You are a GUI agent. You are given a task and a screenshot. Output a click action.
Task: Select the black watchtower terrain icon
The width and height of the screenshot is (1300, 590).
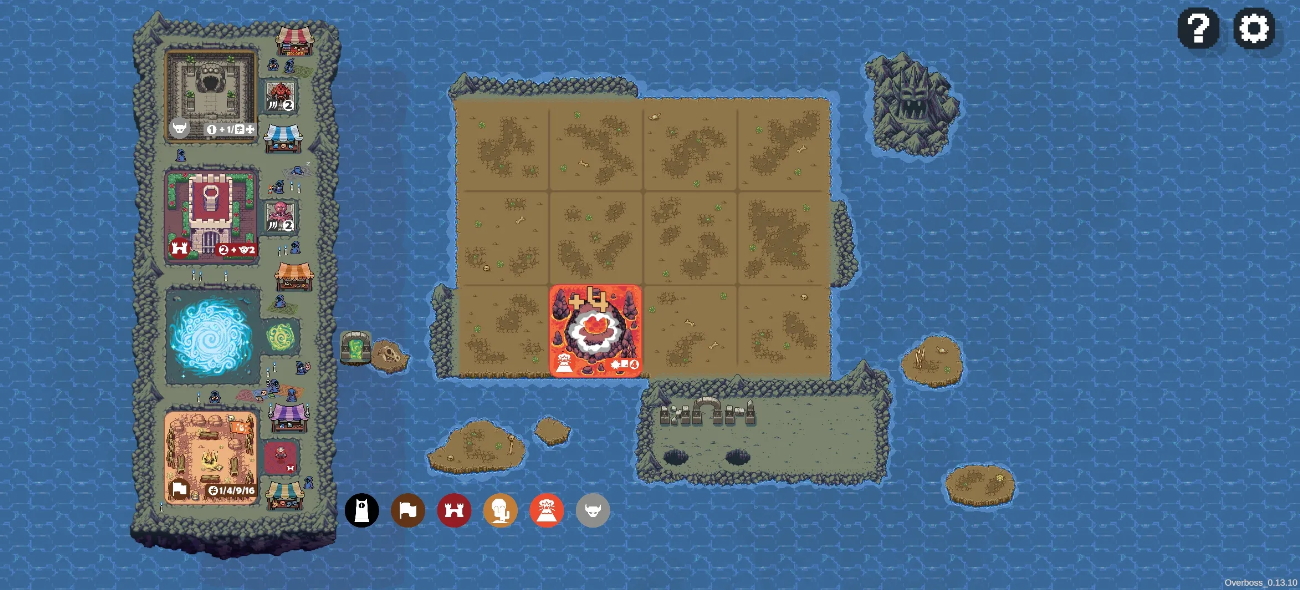pos(362,510)
